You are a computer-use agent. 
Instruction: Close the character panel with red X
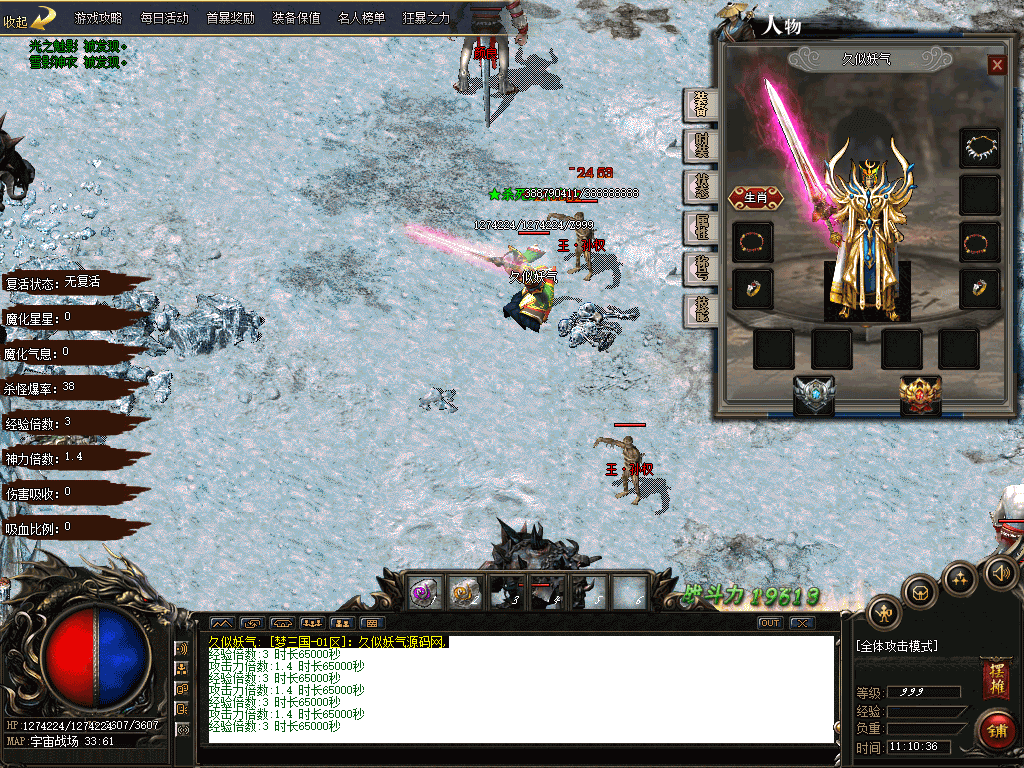(996, 65)
